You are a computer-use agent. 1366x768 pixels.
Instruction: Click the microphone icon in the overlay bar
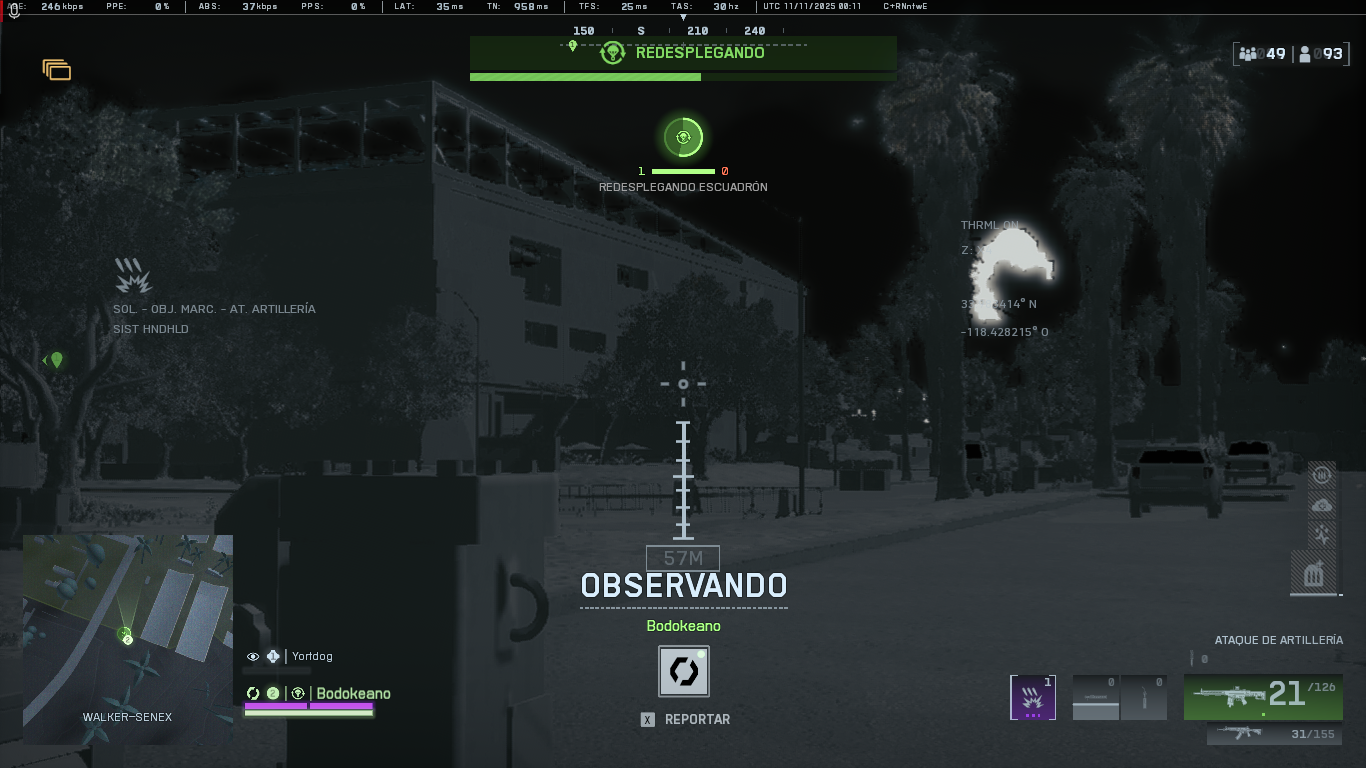(x=14, y=9)
